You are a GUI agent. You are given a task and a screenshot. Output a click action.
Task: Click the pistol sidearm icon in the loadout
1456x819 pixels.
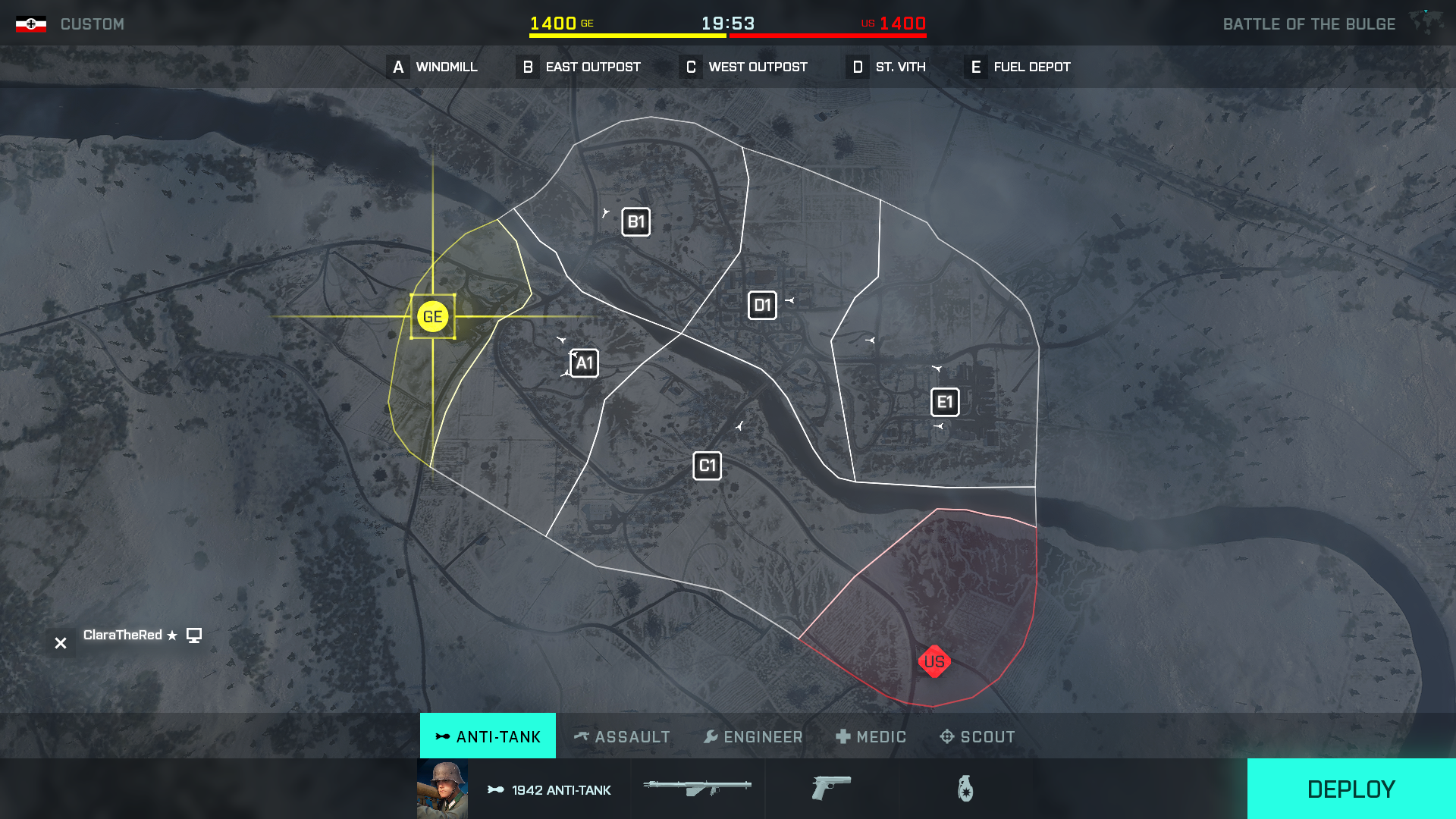point(833,789)
